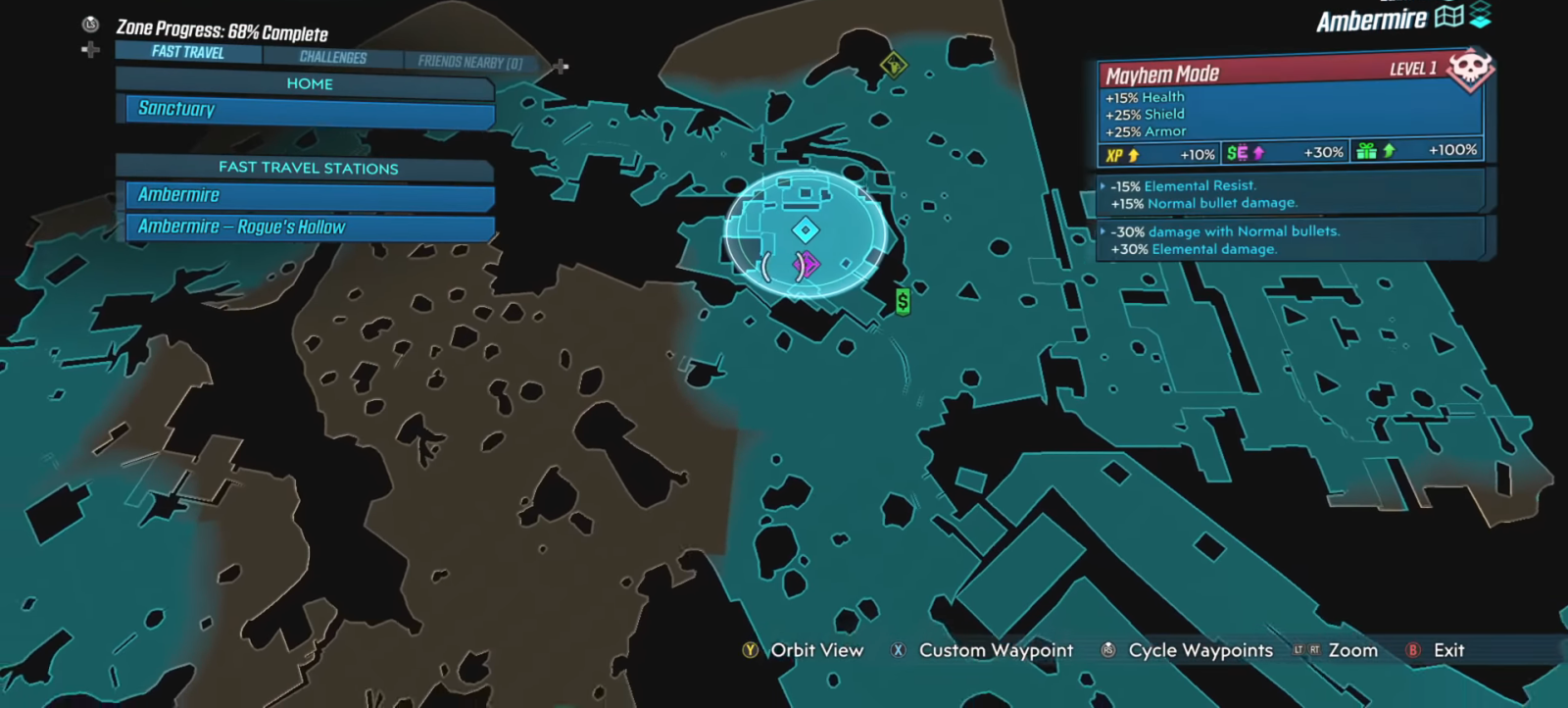The height and width of the screenshot is (708, 1568).
Task: Choose the Ambermire fast travel station
Action: tap(309, 196)
